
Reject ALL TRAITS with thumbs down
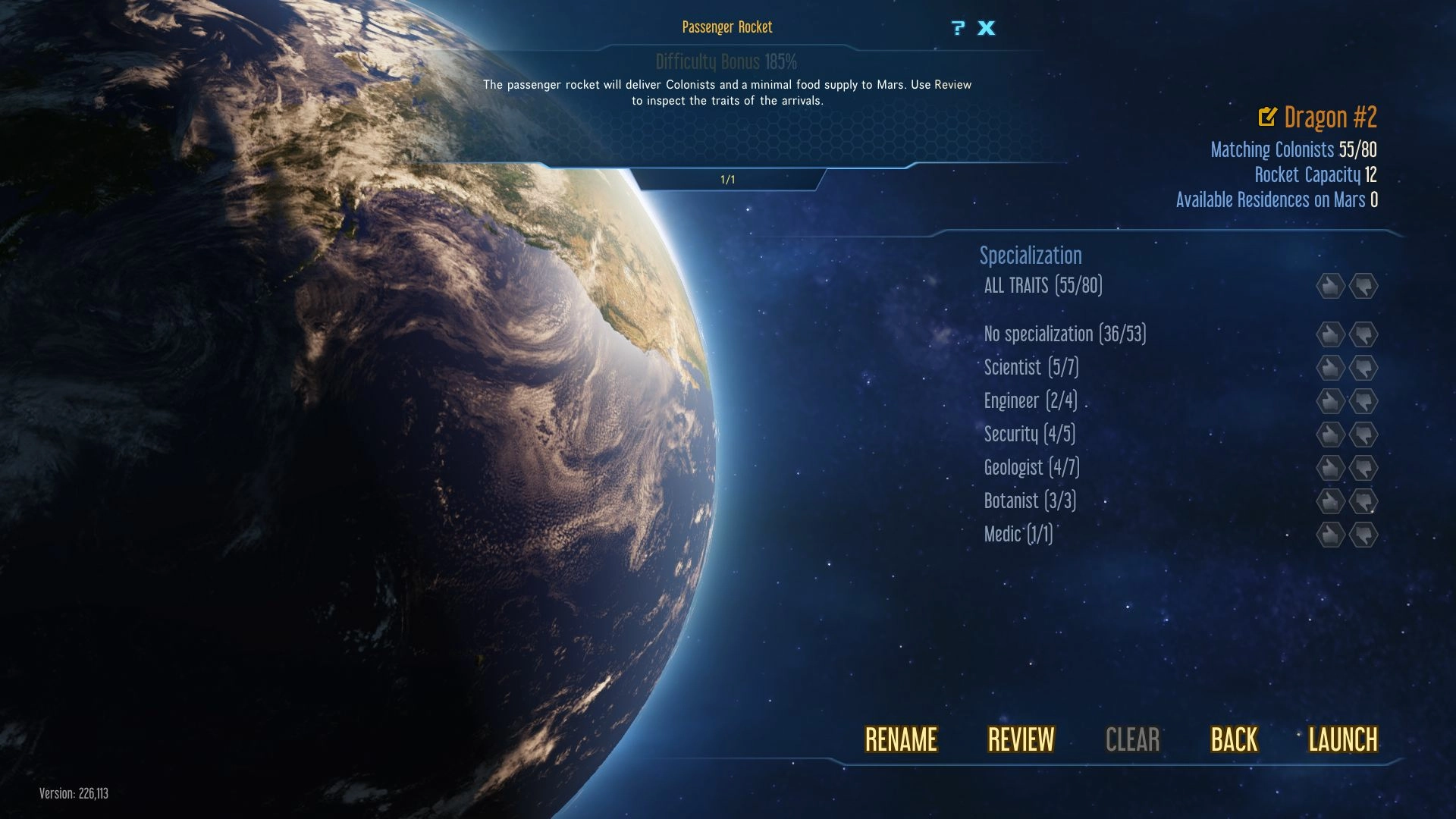(1363, 286)
